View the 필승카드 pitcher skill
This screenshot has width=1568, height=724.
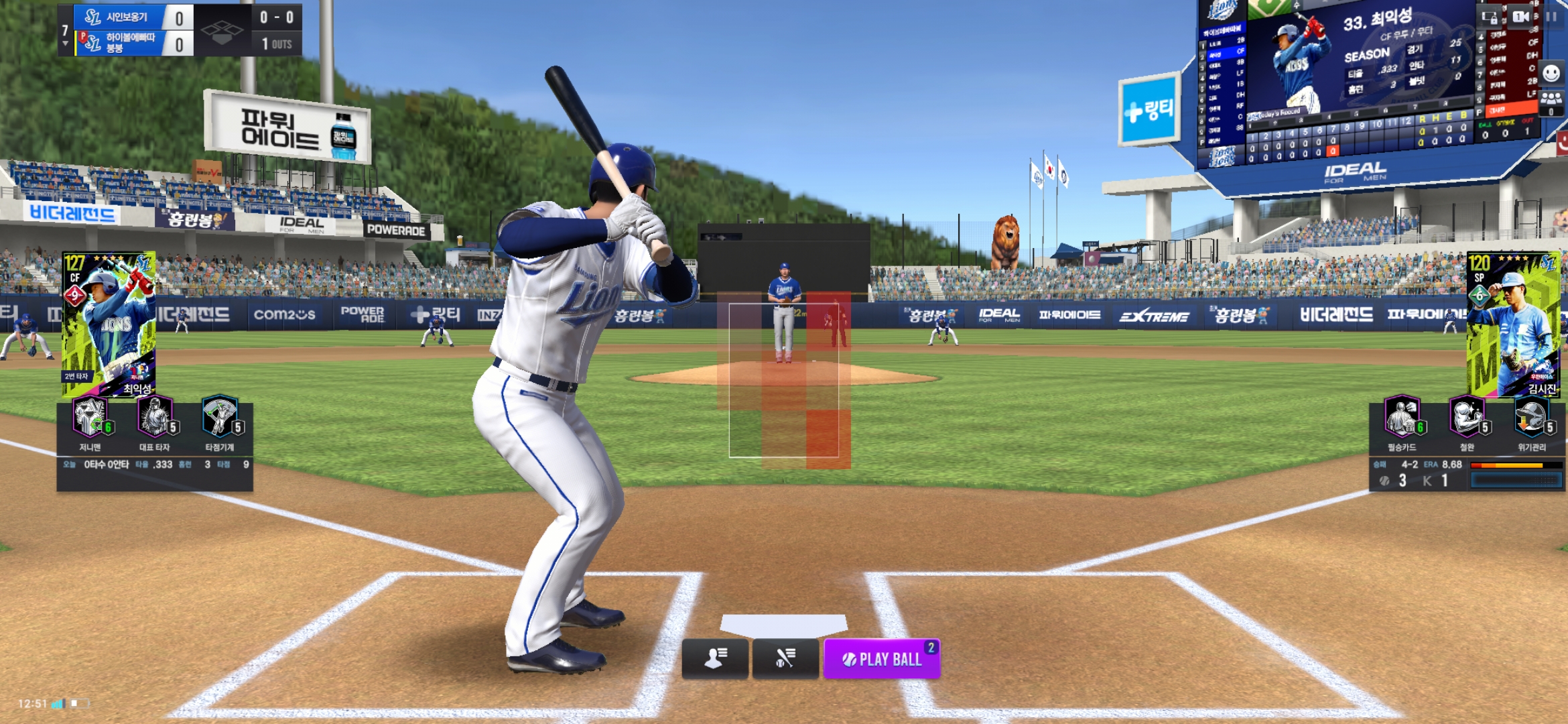coord(1401,418)
